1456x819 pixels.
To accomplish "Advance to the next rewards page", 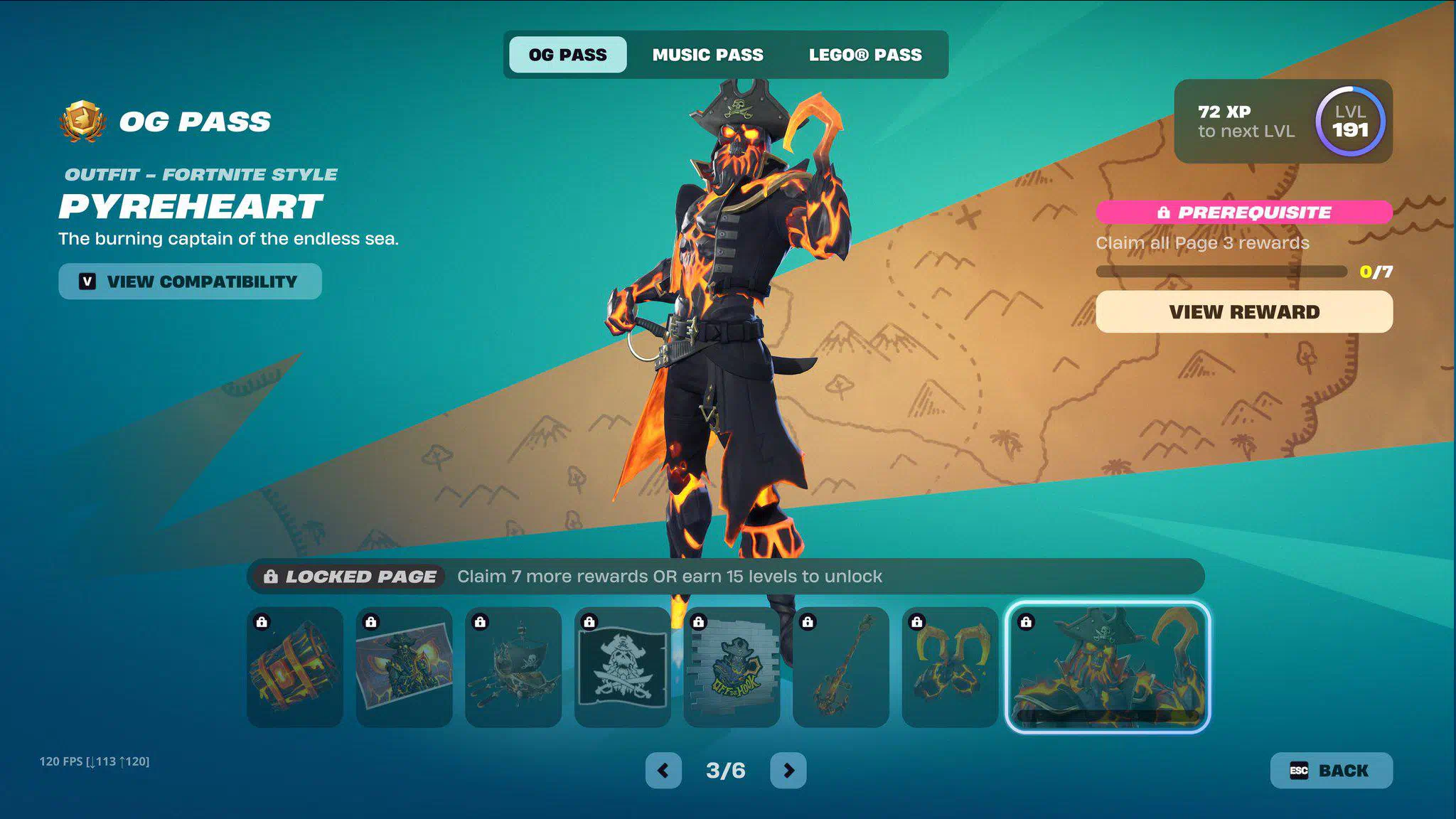I will [788, 771].
